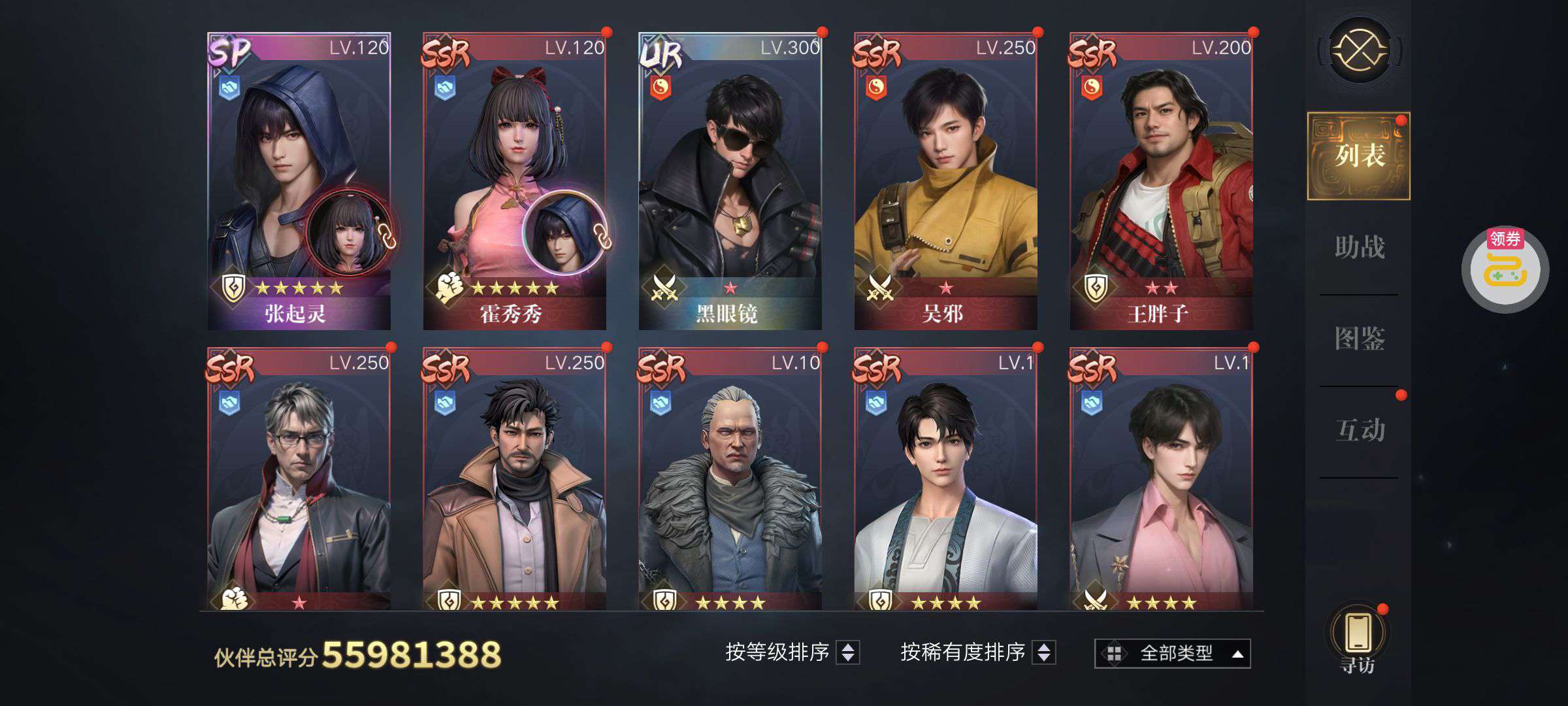This screenshot has height=706, width=1568.
Task: Switch to the 图鉴 tab
Action: [1359, 339]
